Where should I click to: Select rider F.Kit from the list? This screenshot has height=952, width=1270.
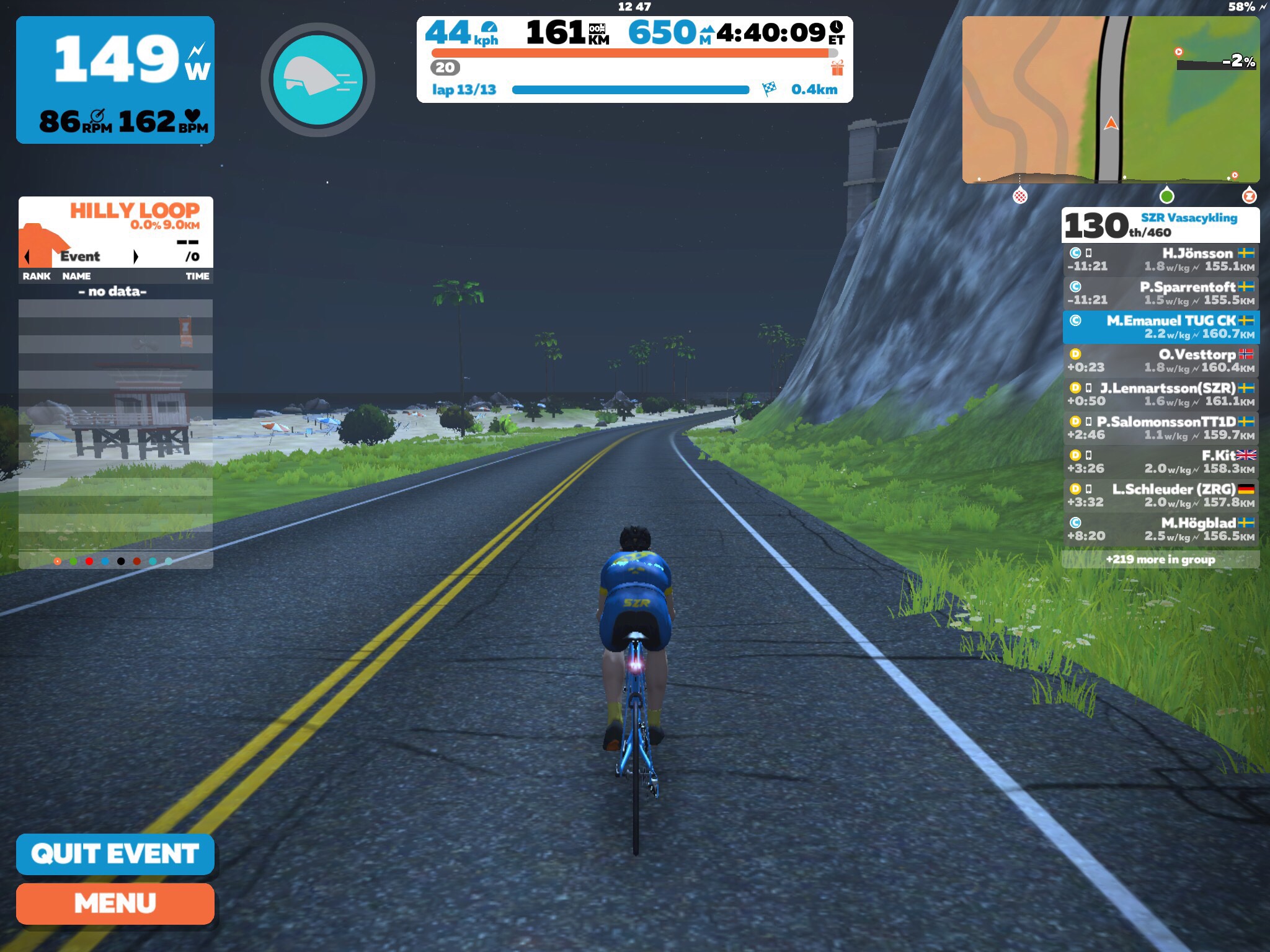[1161, 462]
